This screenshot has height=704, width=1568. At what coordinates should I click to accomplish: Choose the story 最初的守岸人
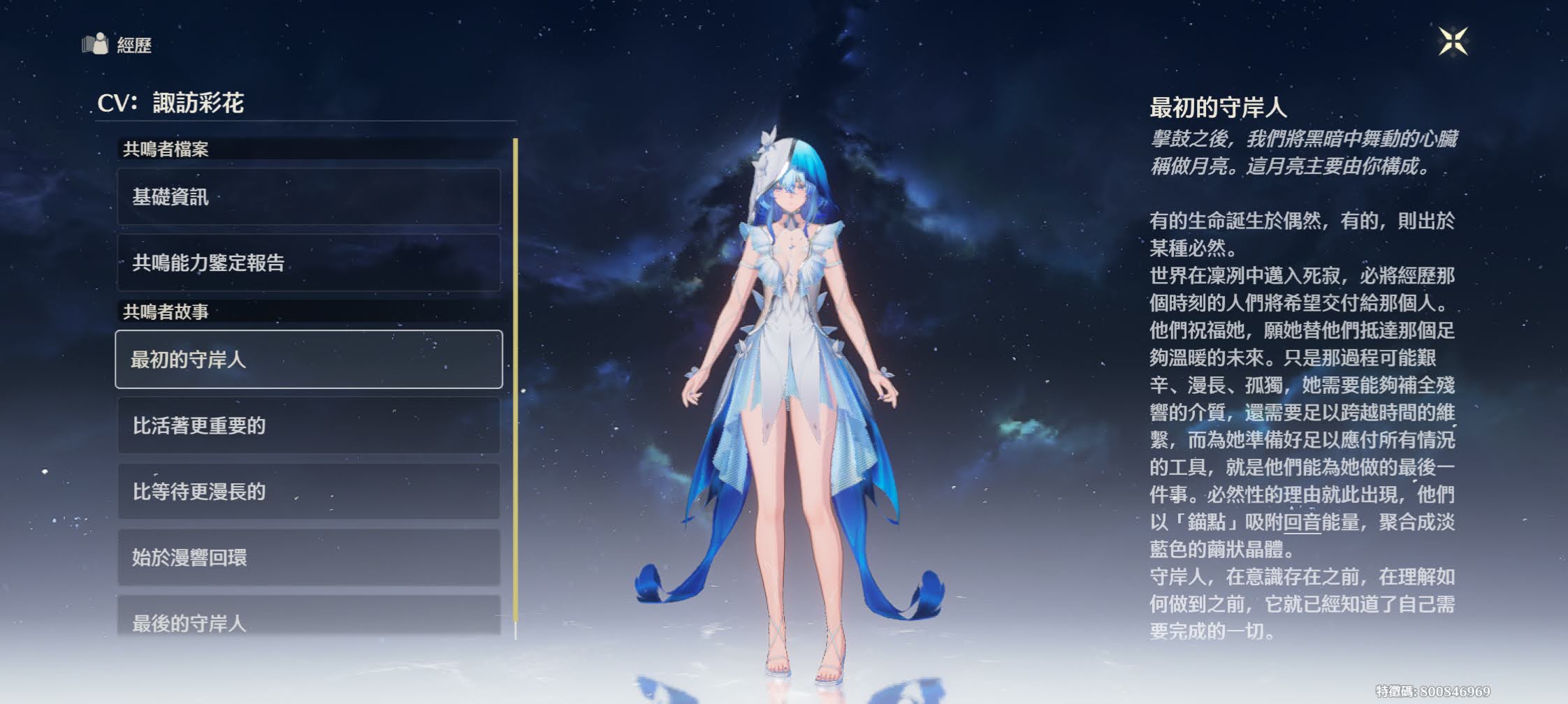[x=308, y=359]
